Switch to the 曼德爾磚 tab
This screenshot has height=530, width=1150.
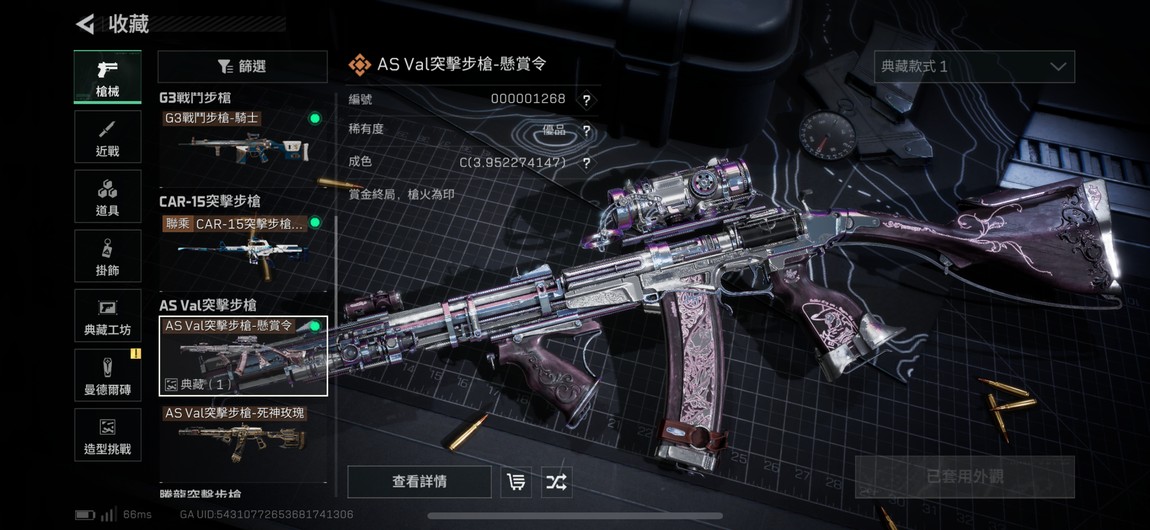click(107, 375)
